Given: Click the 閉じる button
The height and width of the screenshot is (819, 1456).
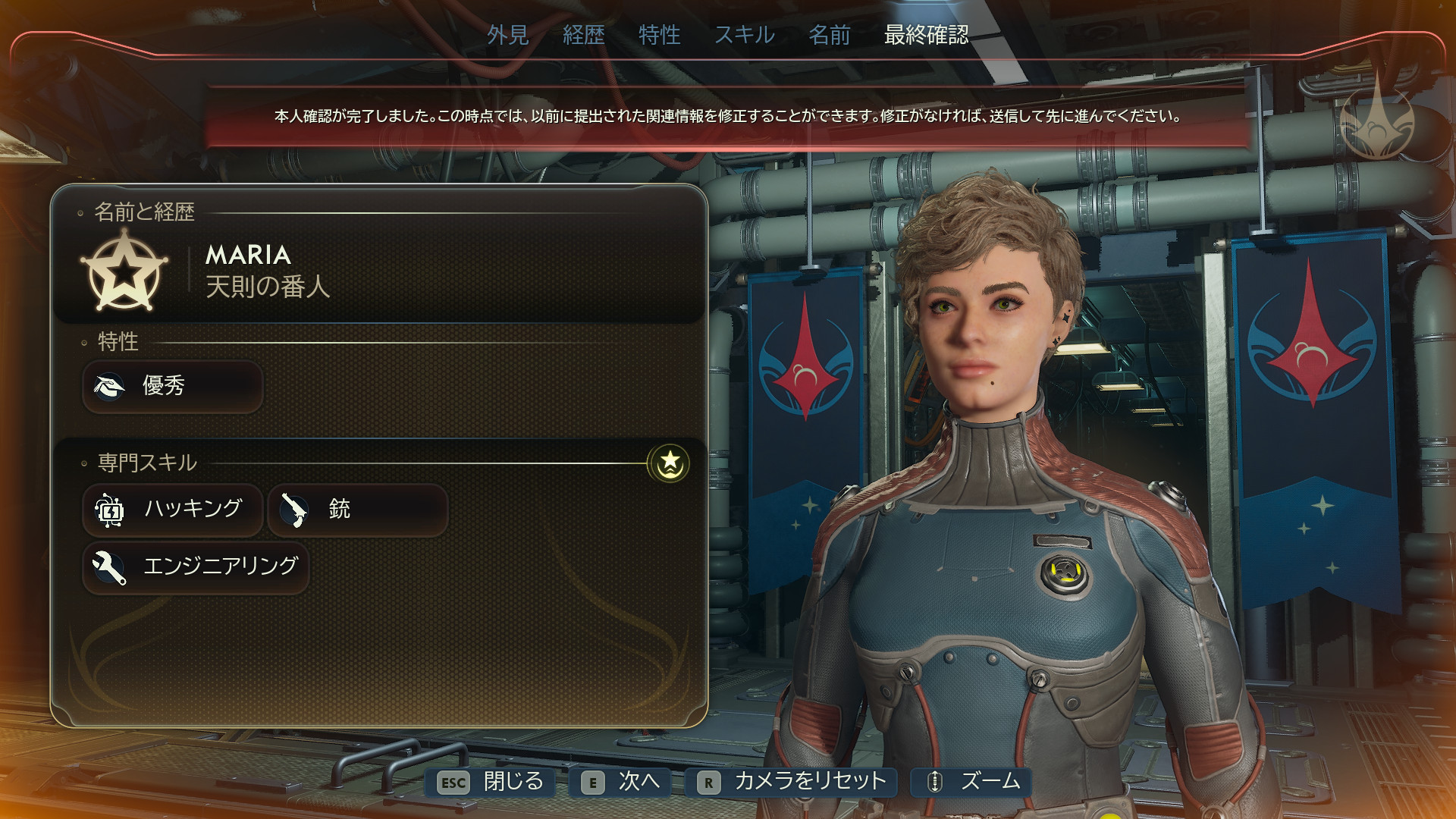Looking at the screenshot, I should pyautogui.click(x=491, y=782).
